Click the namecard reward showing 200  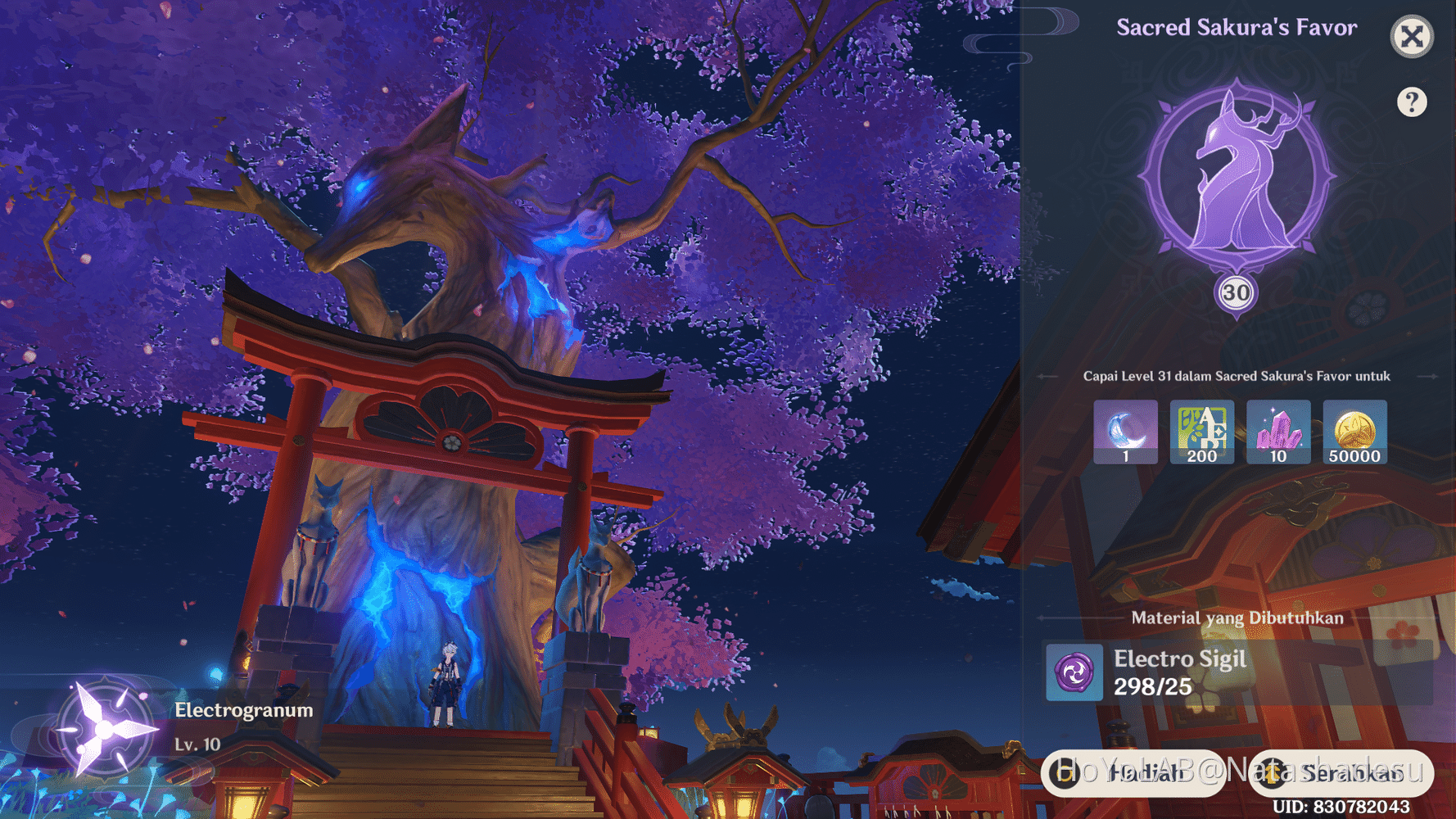point(1201,432)
